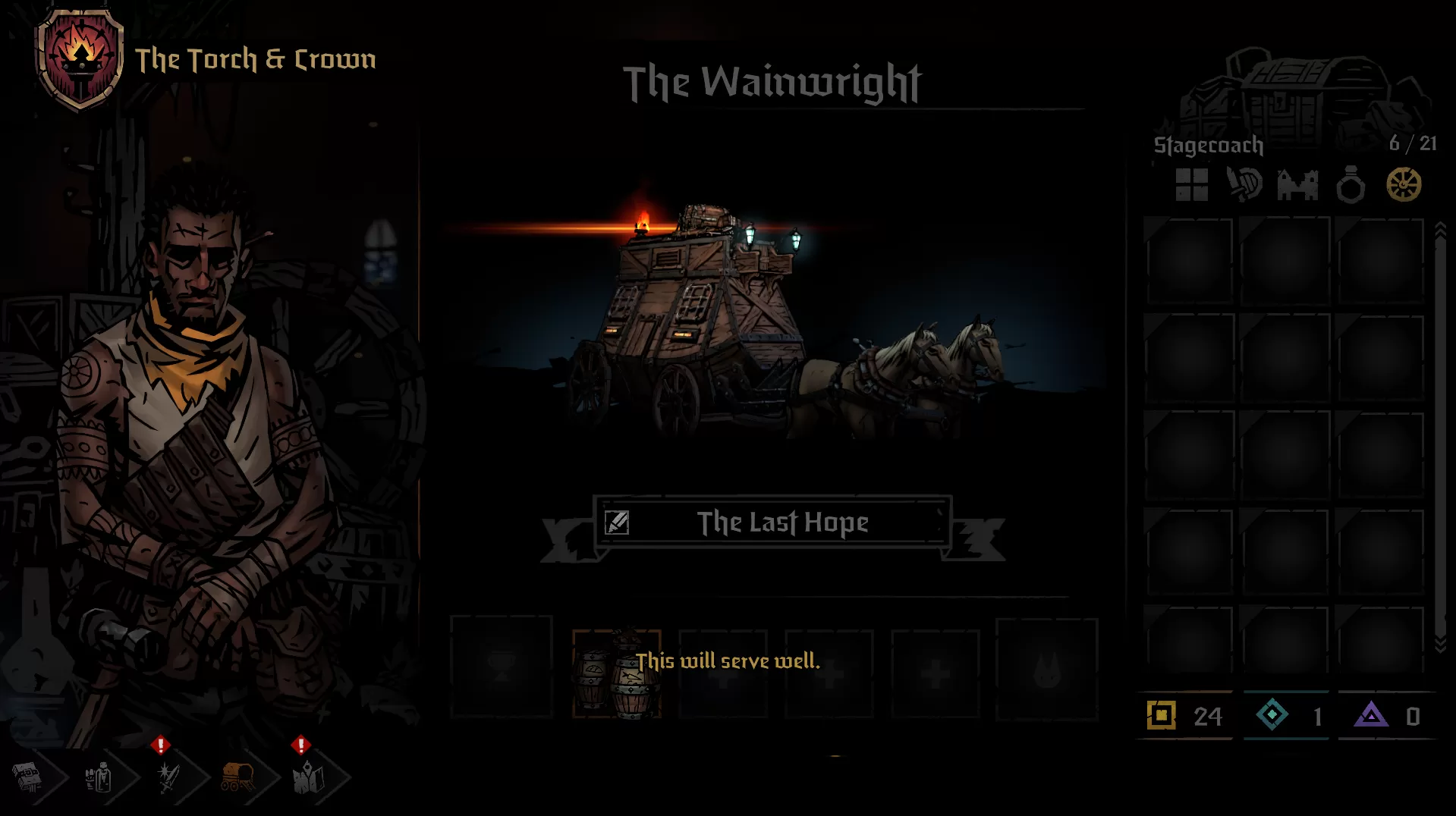Filter inventory by wagon wheel stagecoach items
This screenshot has width=1456, height=816.
pos(1404,185)
